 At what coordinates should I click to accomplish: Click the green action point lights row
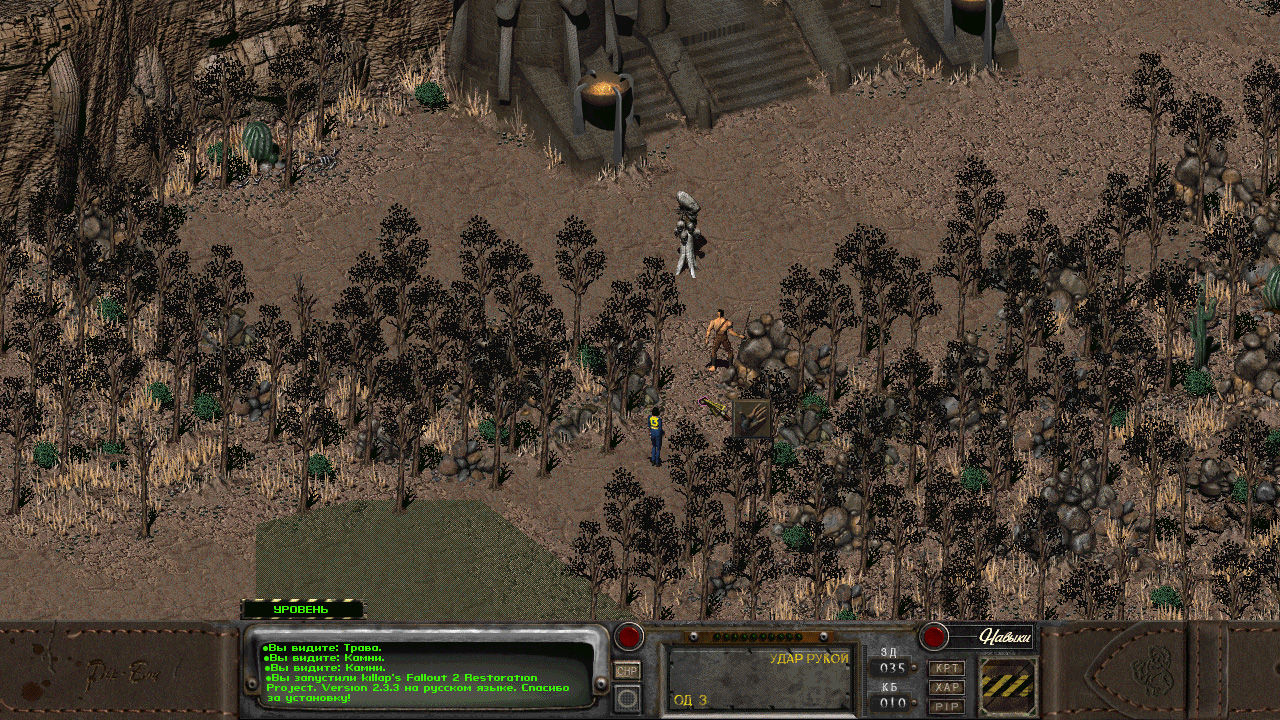(759, 636)
